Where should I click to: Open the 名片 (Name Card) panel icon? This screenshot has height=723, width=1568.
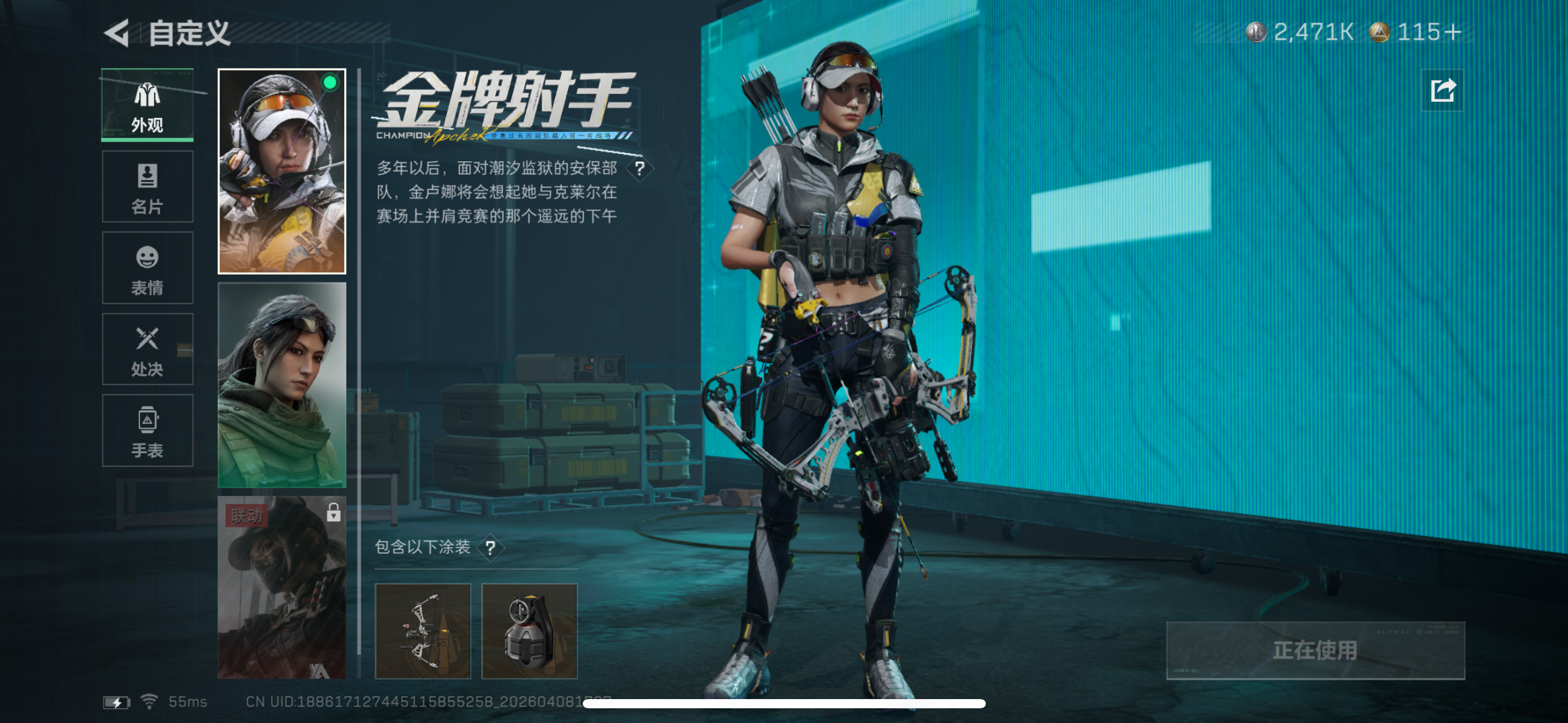147,186
